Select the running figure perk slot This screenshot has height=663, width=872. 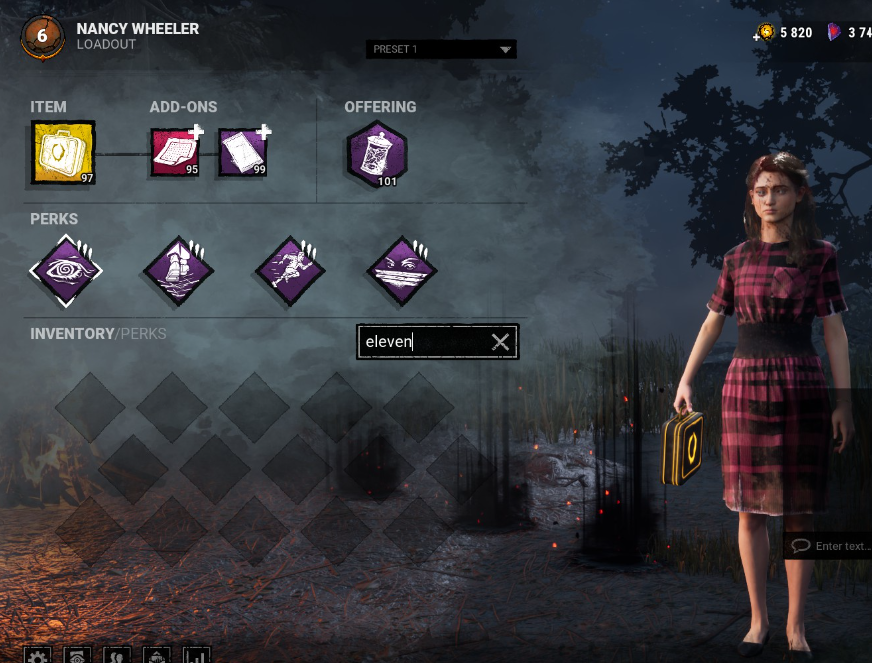click(290, 270)
